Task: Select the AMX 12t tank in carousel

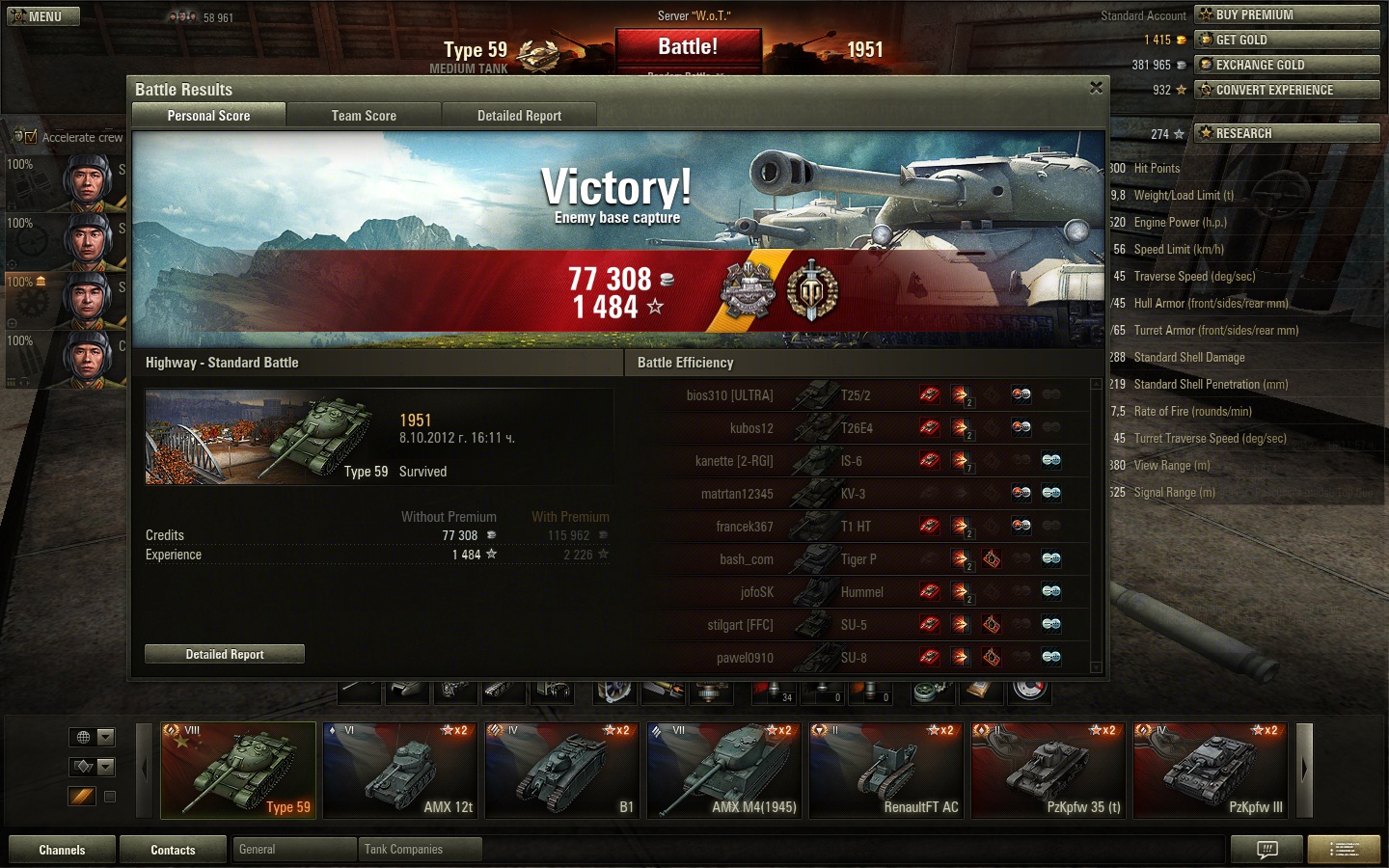Action: (400, 771)
